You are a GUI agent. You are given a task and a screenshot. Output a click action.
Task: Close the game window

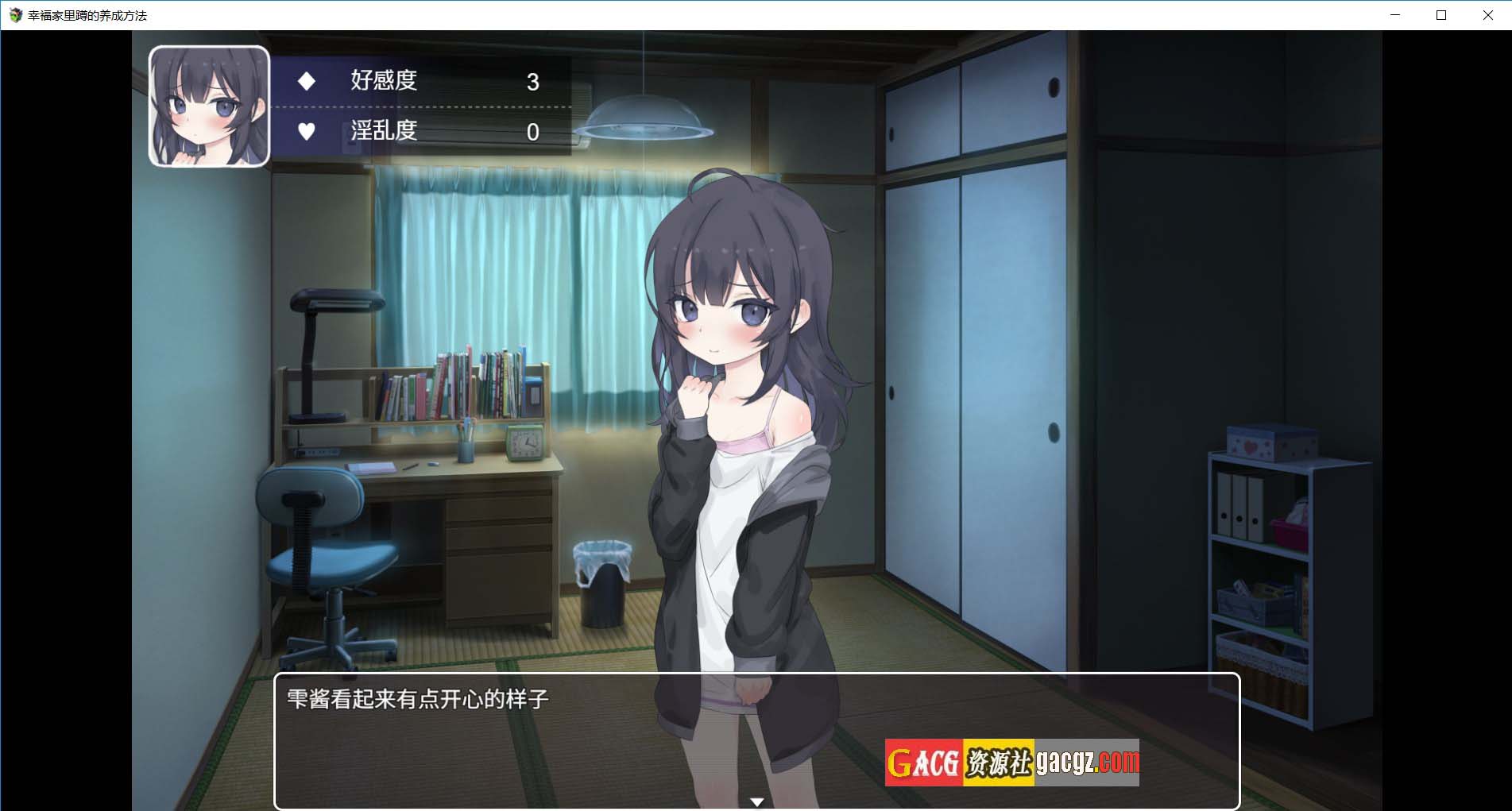click(x=1487, y=15)
